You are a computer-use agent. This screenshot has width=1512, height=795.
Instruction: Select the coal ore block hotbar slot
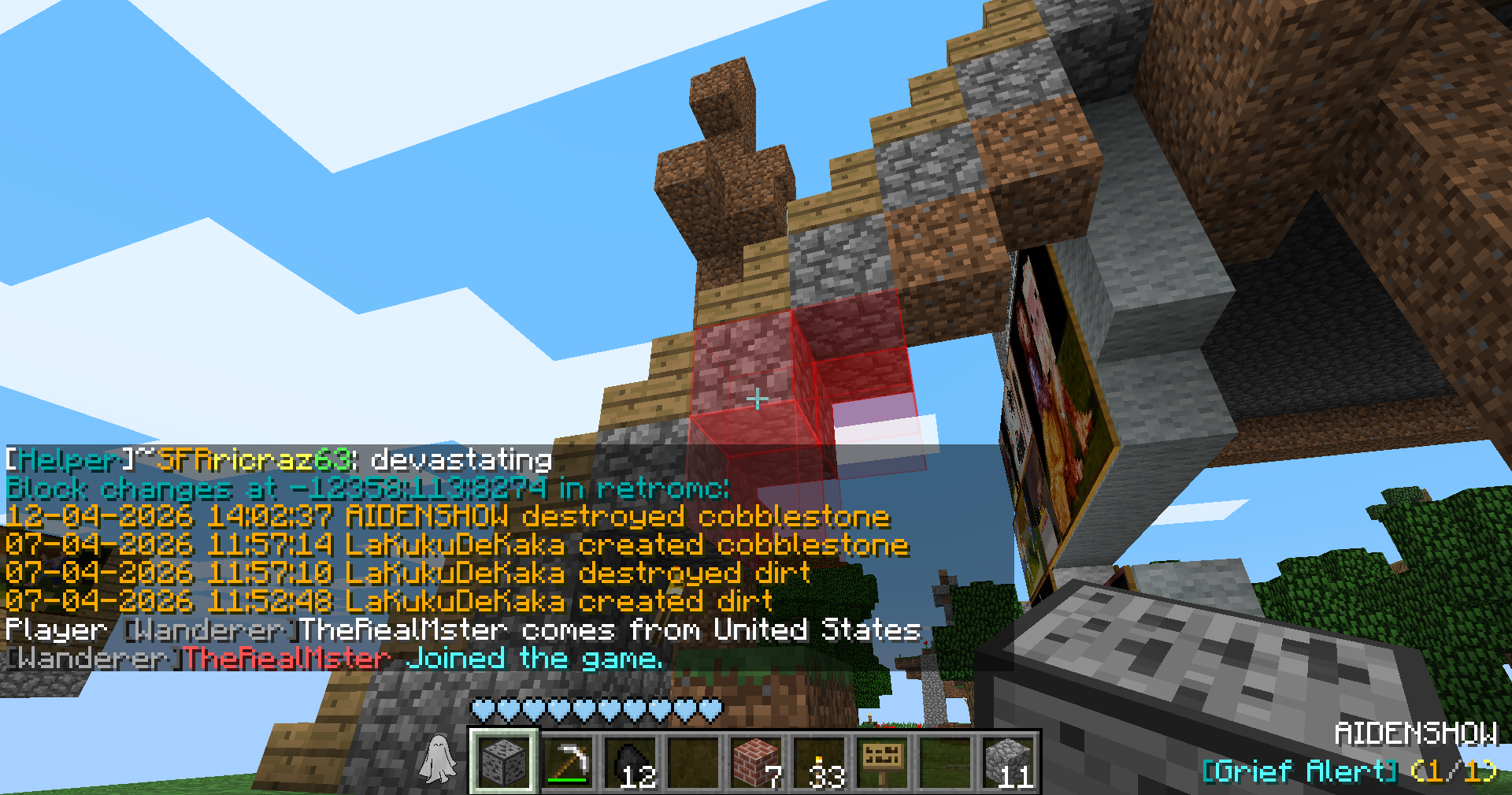pyautogui.click(x=504, y=761)
